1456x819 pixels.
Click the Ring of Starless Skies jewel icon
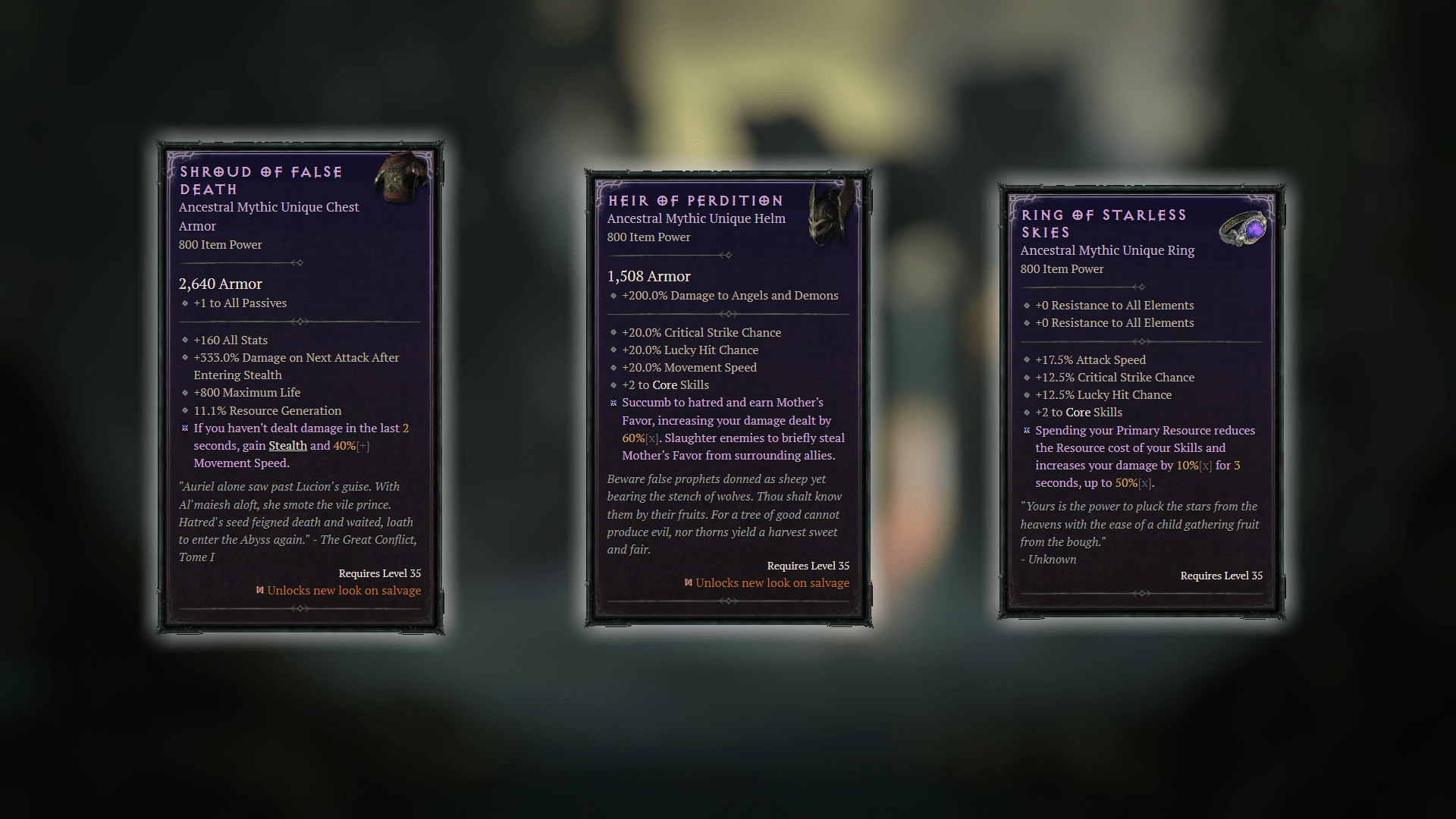click(x=1246, y=227)
